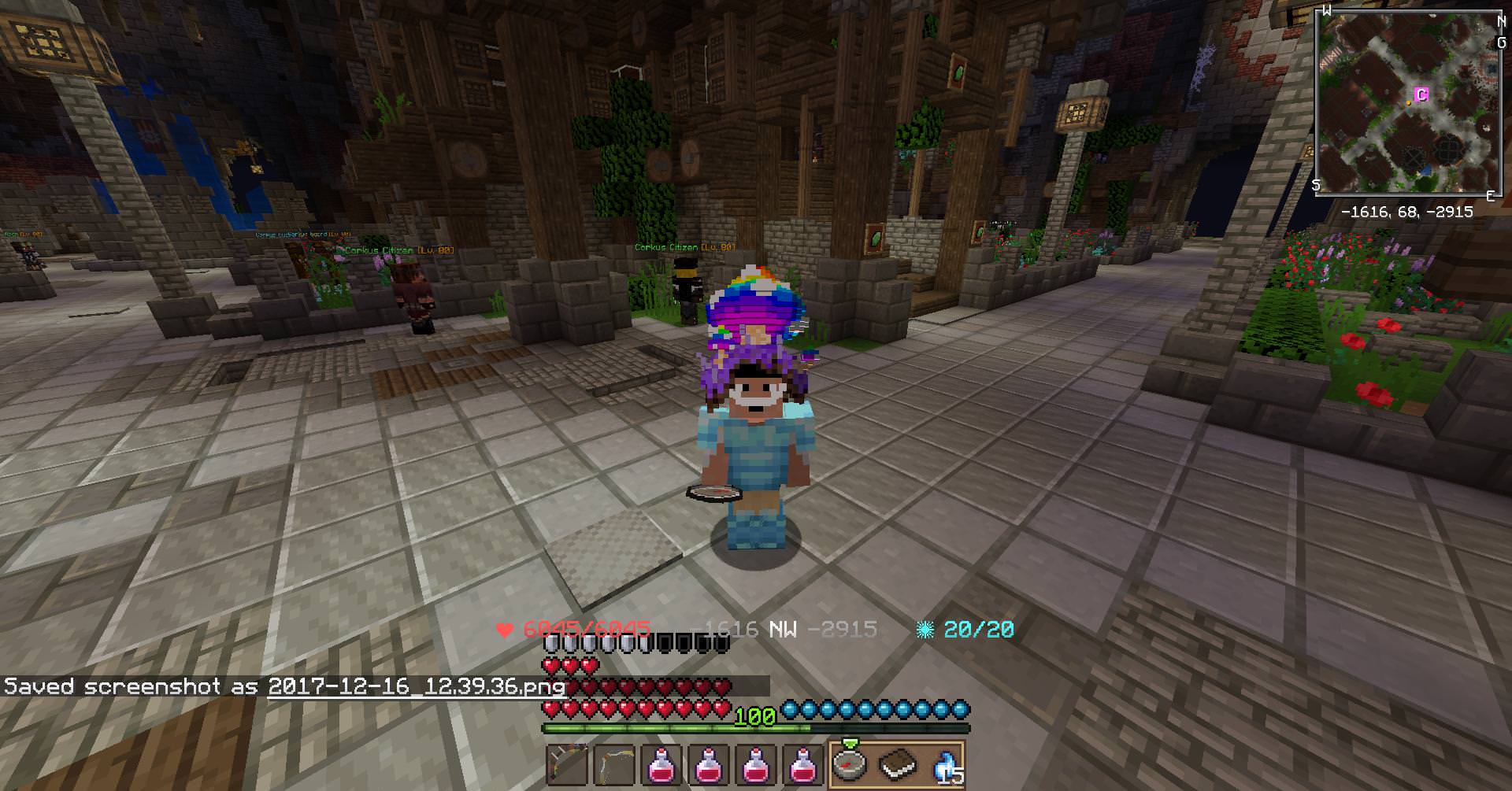Click the pink C marker on minimap
Screen dimensions: 1512x791
(x=1421, y=95)
